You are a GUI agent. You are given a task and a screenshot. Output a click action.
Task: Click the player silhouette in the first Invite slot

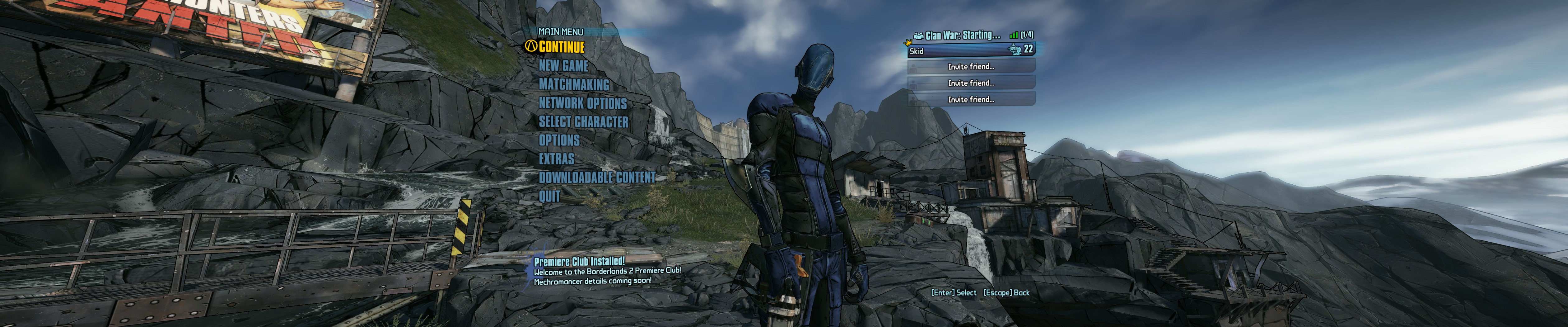point(913,68)
